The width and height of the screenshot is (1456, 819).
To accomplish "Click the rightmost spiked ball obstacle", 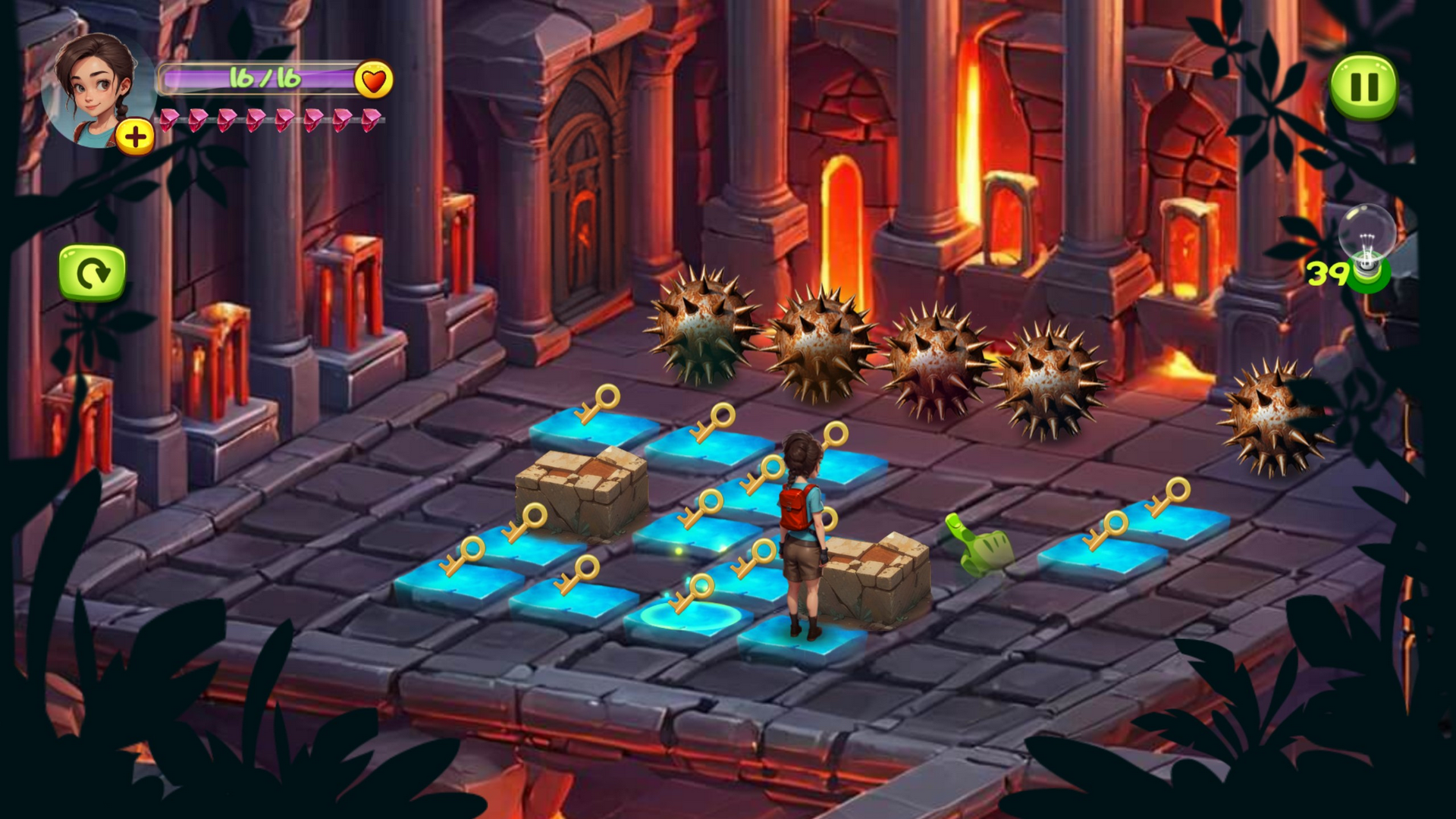I will (1272, 413).
